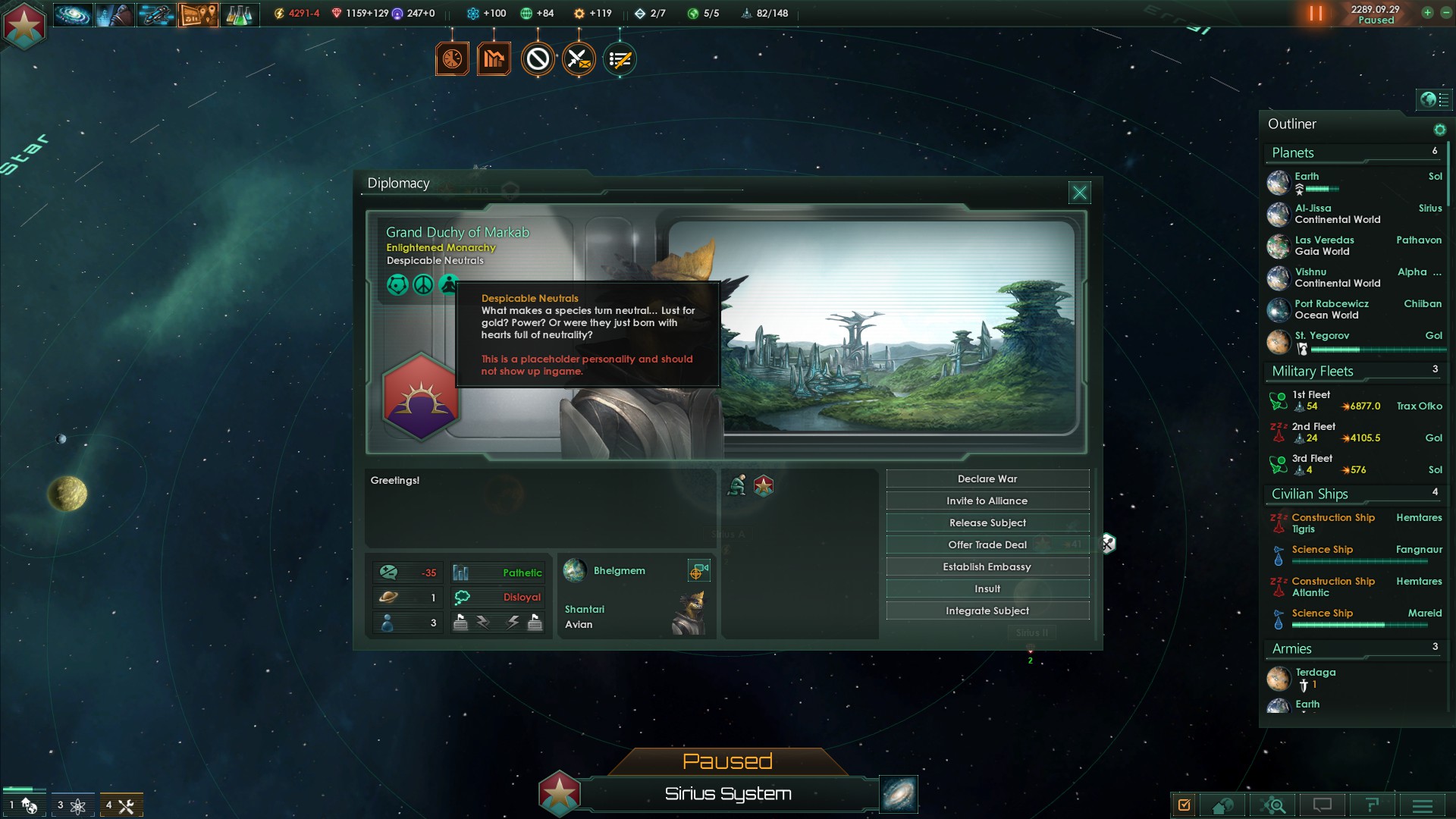Close the Diplomacy window
Screen dimensions: 1456x819
pyautogui.click(x=1079, y=193)
